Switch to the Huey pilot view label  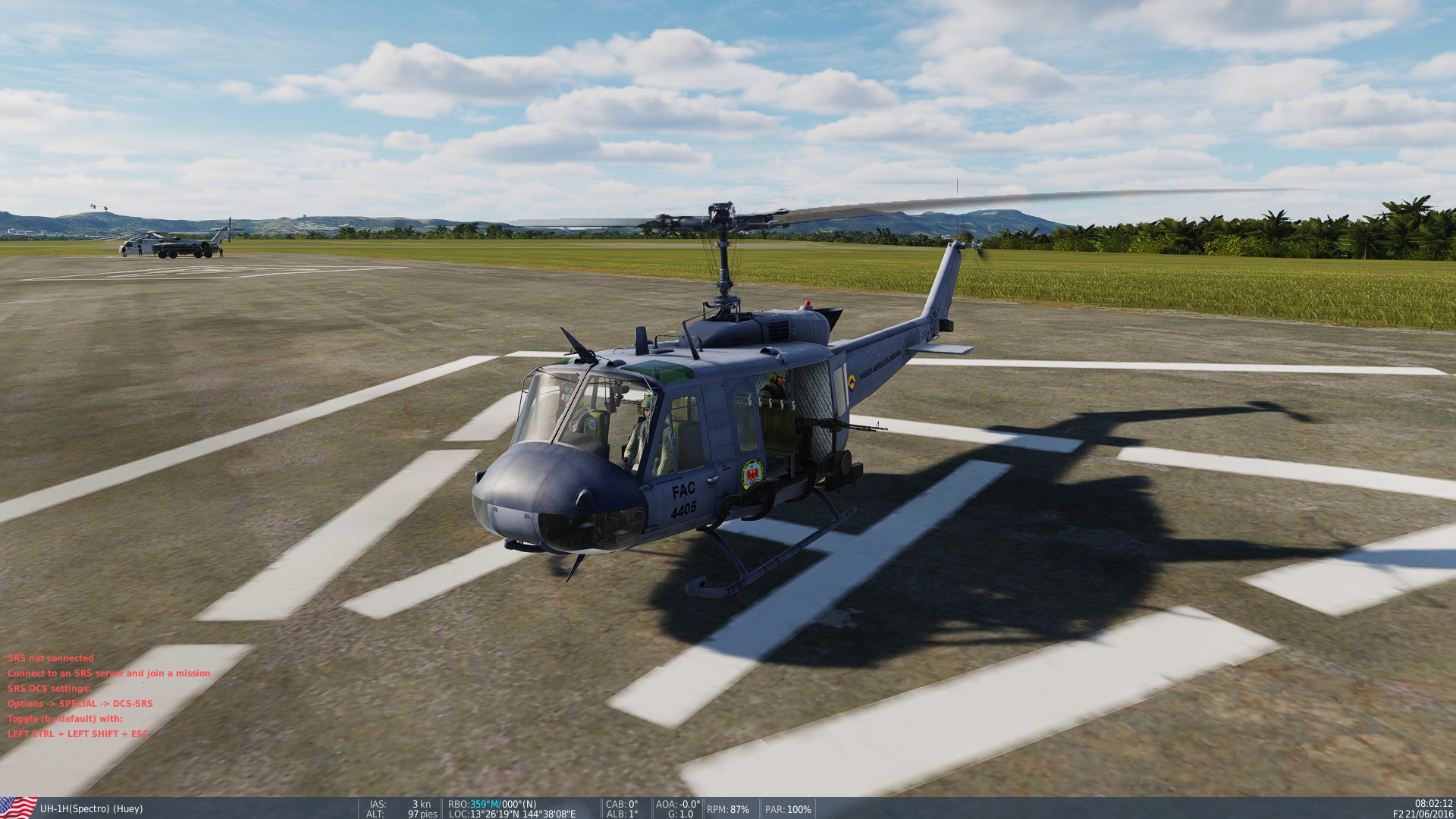[x=129, y=809]
